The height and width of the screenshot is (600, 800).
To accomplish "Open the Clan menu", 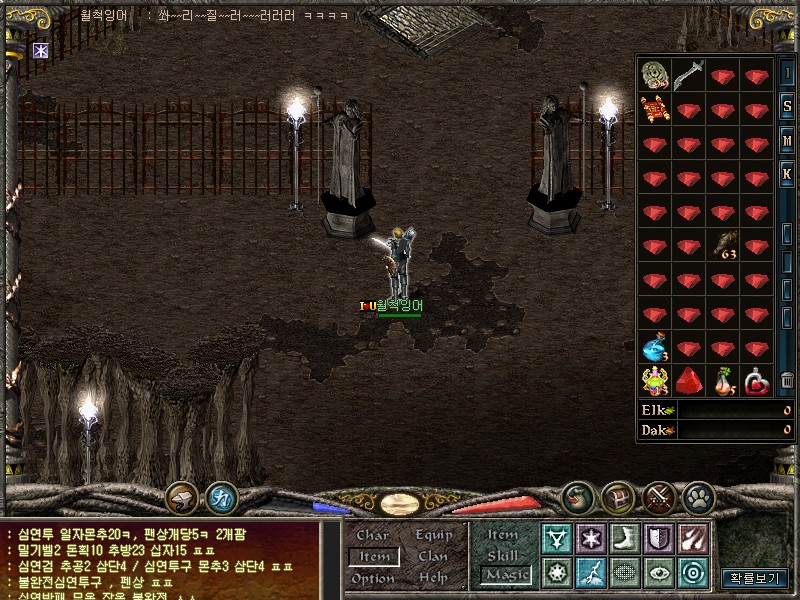I will click(x=433, y=557).
